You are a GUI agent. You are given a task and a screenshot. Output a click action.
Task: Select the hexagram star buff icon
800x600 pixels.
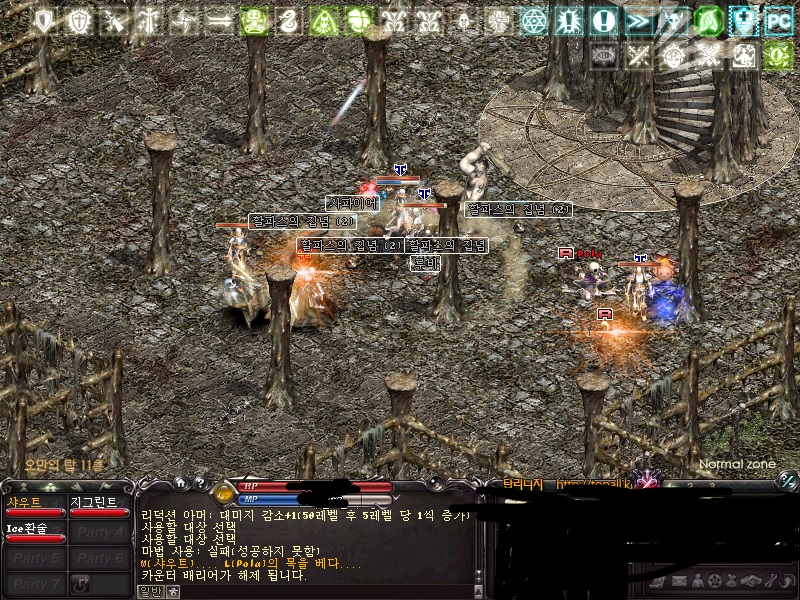pyautogui.click(x=533, y=20)
